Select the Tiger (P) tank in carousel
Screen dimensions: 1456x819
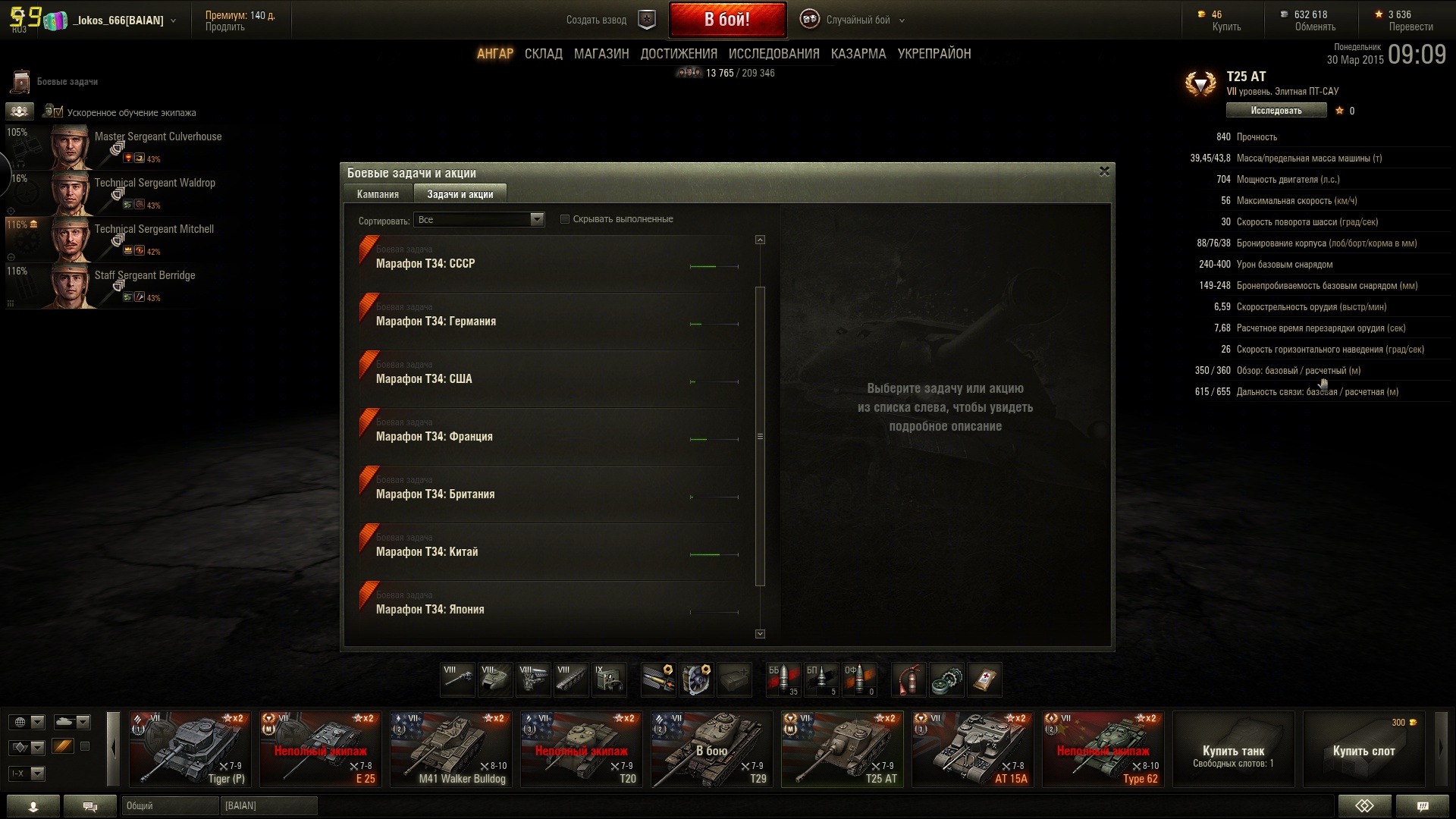[190, 748]
